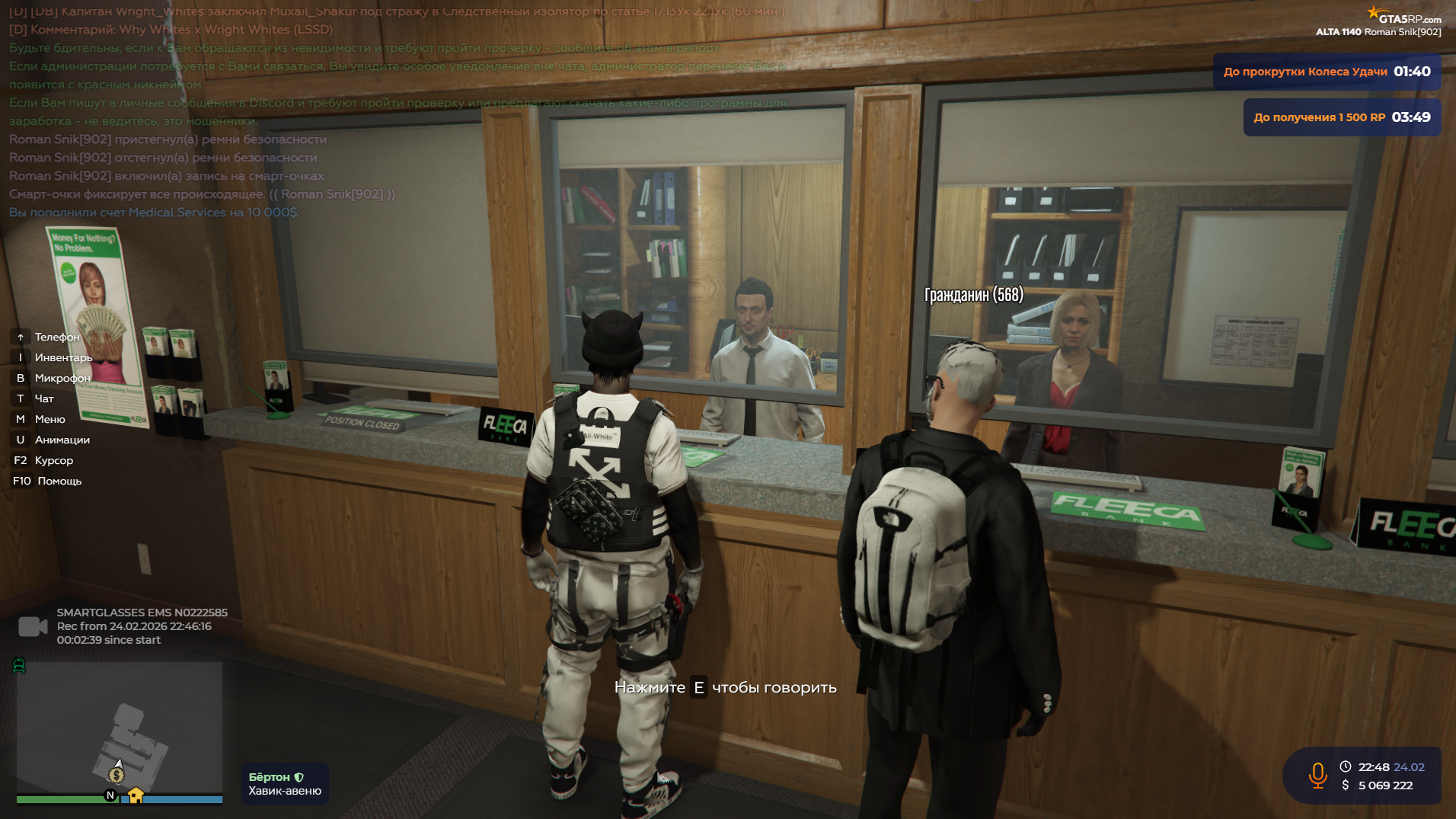1456x819 pixels.
Task: Click the smart-glasses recording camera icon
Action: point(32,626)
